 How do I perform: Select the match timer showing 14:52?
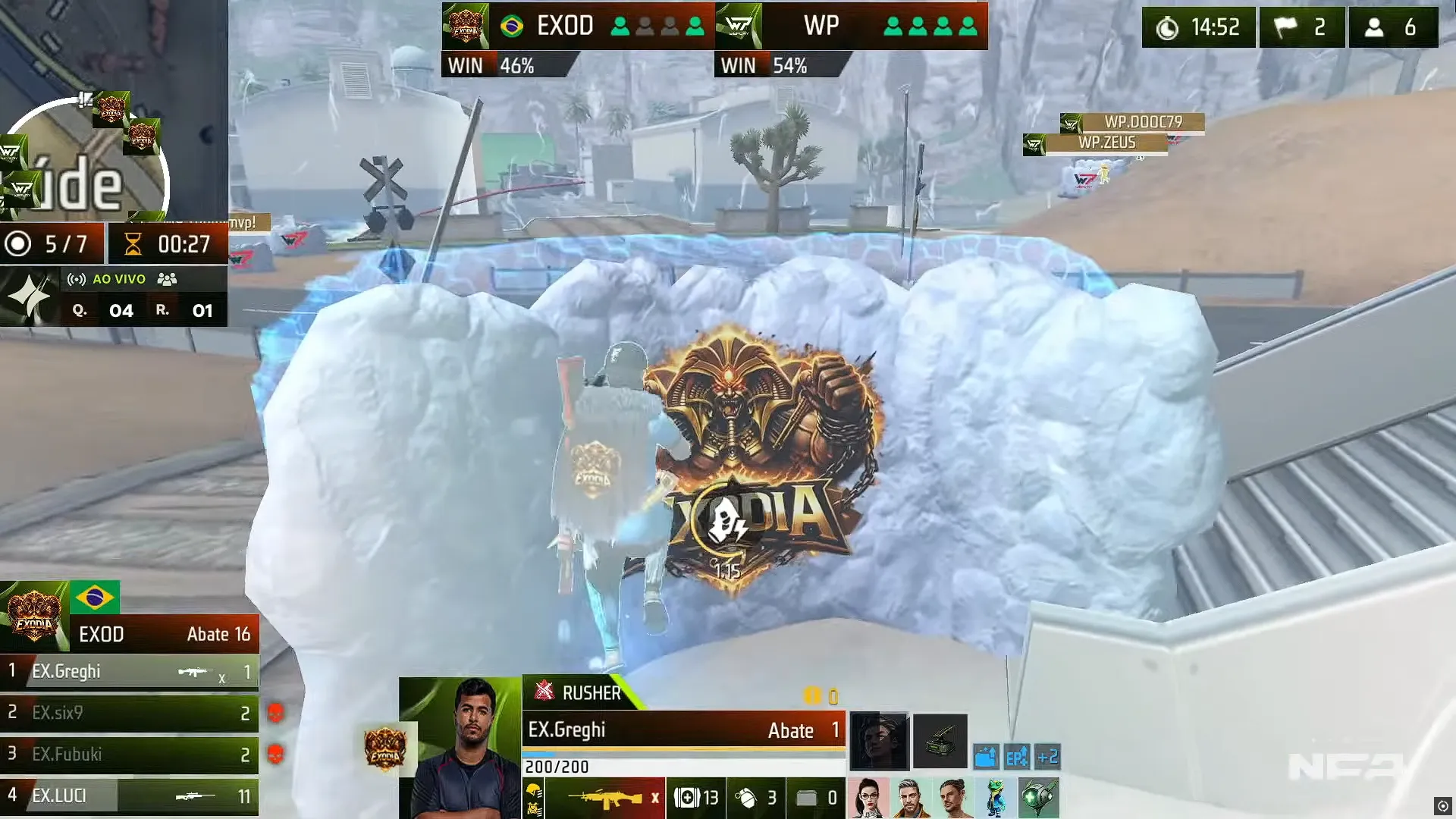tap(1198, 27)
